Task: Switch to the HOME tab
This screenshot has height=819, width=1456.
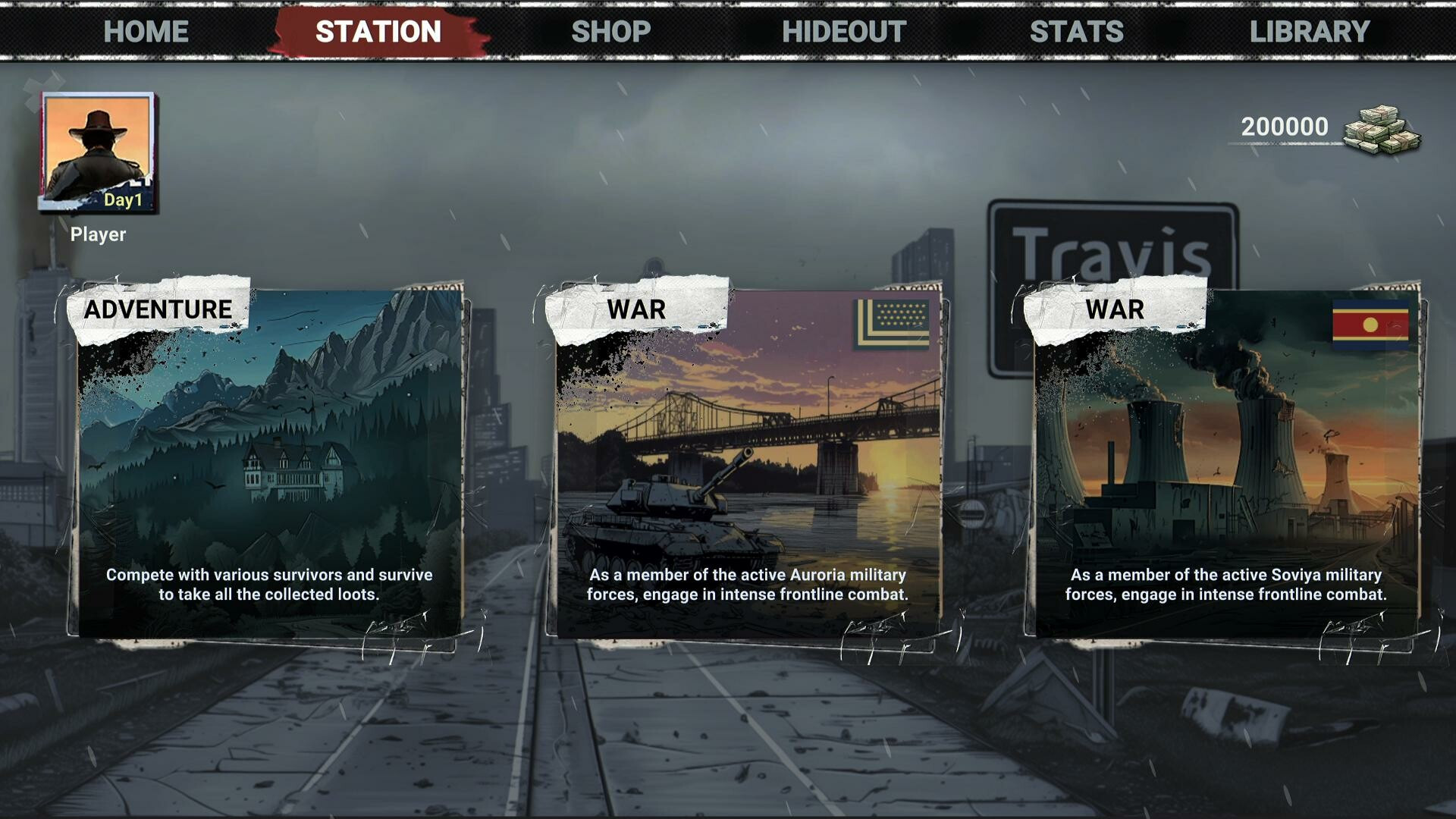Action: 146,31
